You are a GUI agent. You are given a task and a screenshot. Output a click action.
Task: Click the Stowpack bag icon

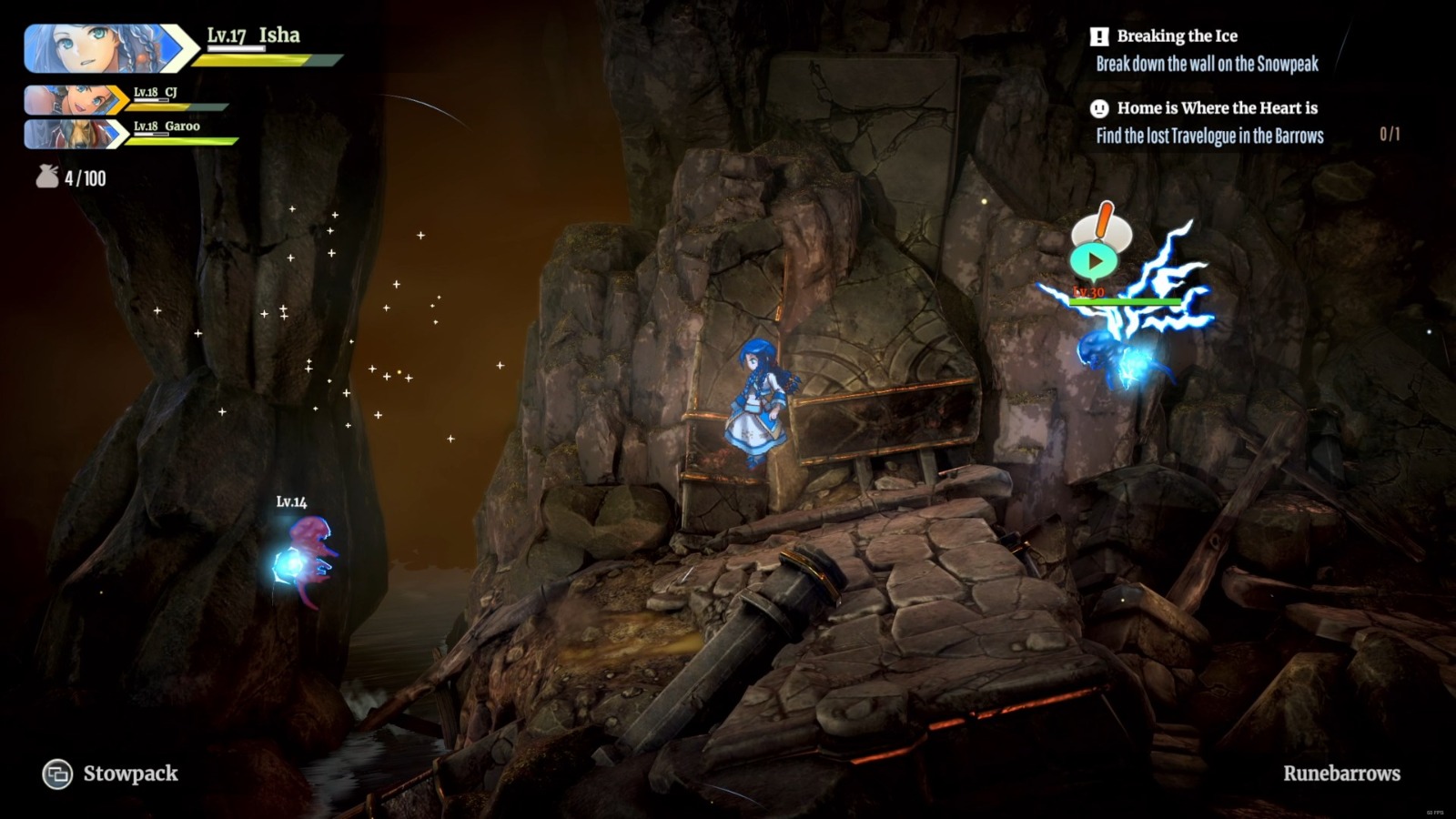tap(57, 774)
